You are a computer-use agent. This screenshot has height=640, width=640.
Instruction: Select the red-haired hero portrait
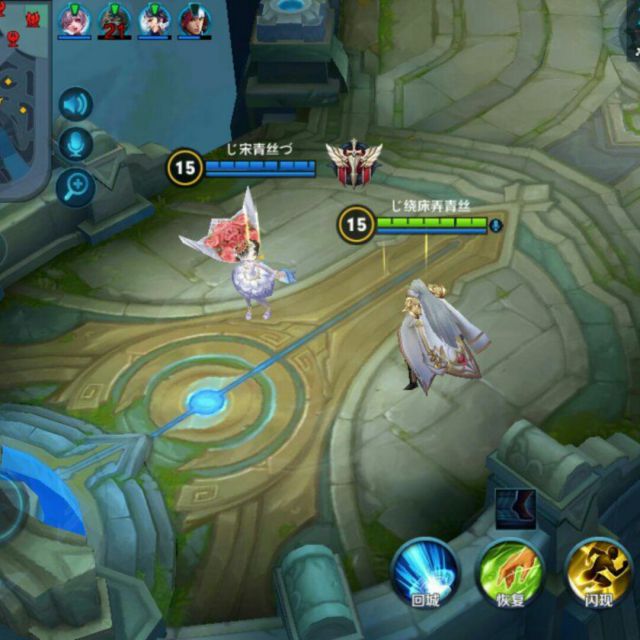[x=195, y=19]
